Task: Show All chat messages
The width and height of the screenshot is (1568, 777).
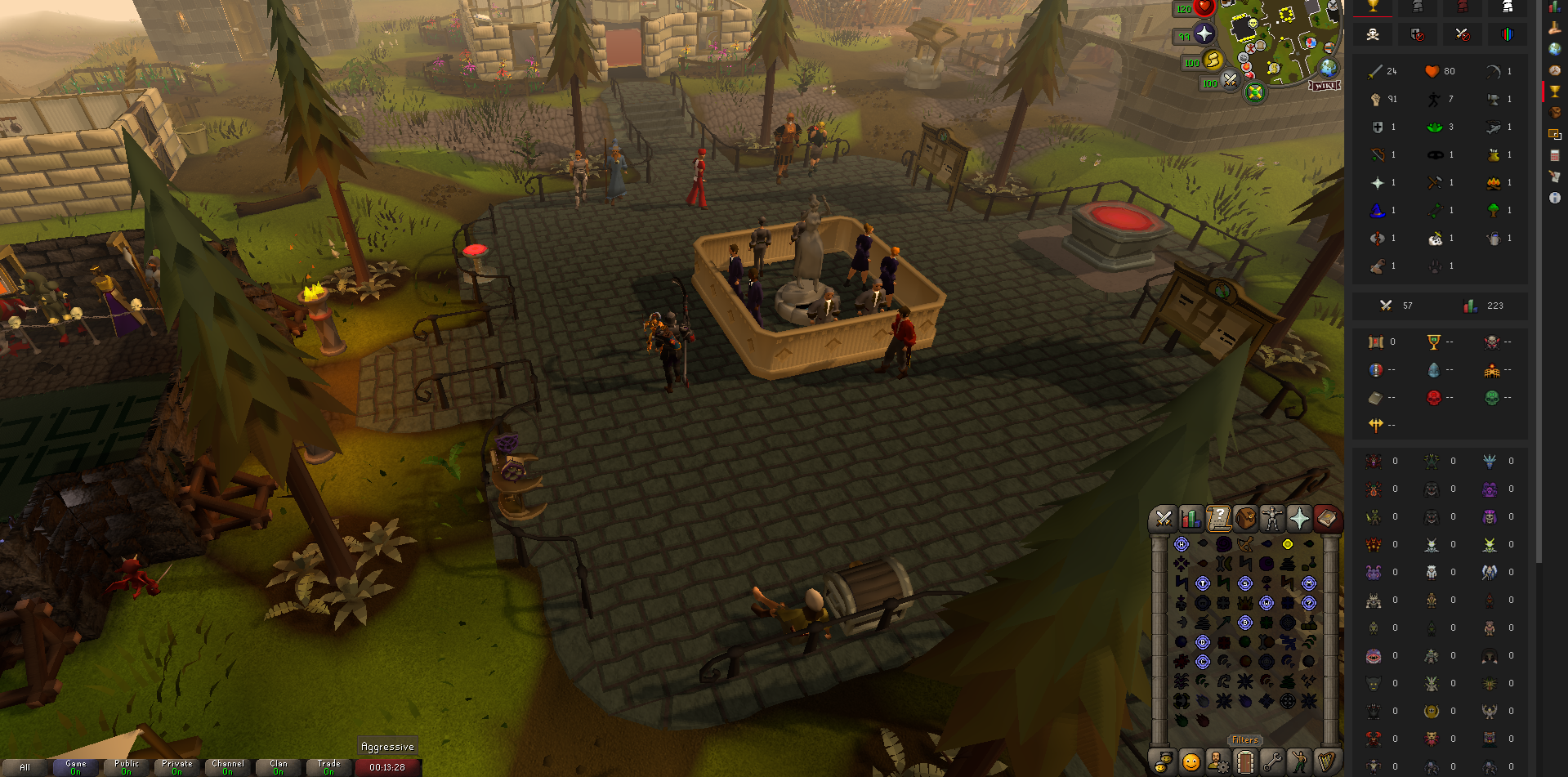Action: 25,767
